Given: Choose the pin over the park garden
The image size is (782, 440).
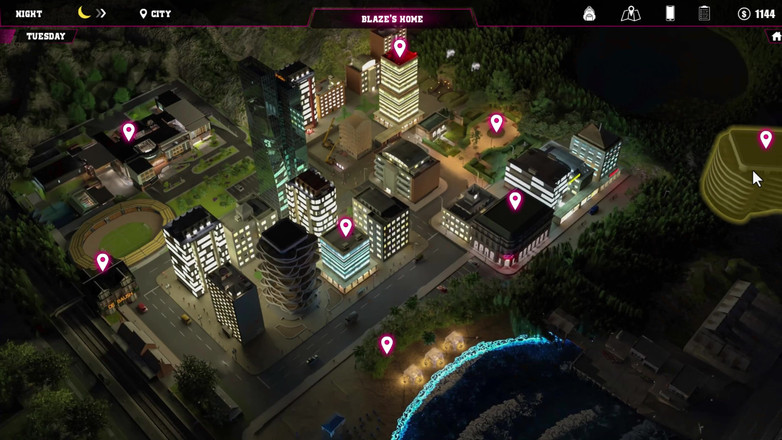Looking at the screenshot, I should coord(496,123).
